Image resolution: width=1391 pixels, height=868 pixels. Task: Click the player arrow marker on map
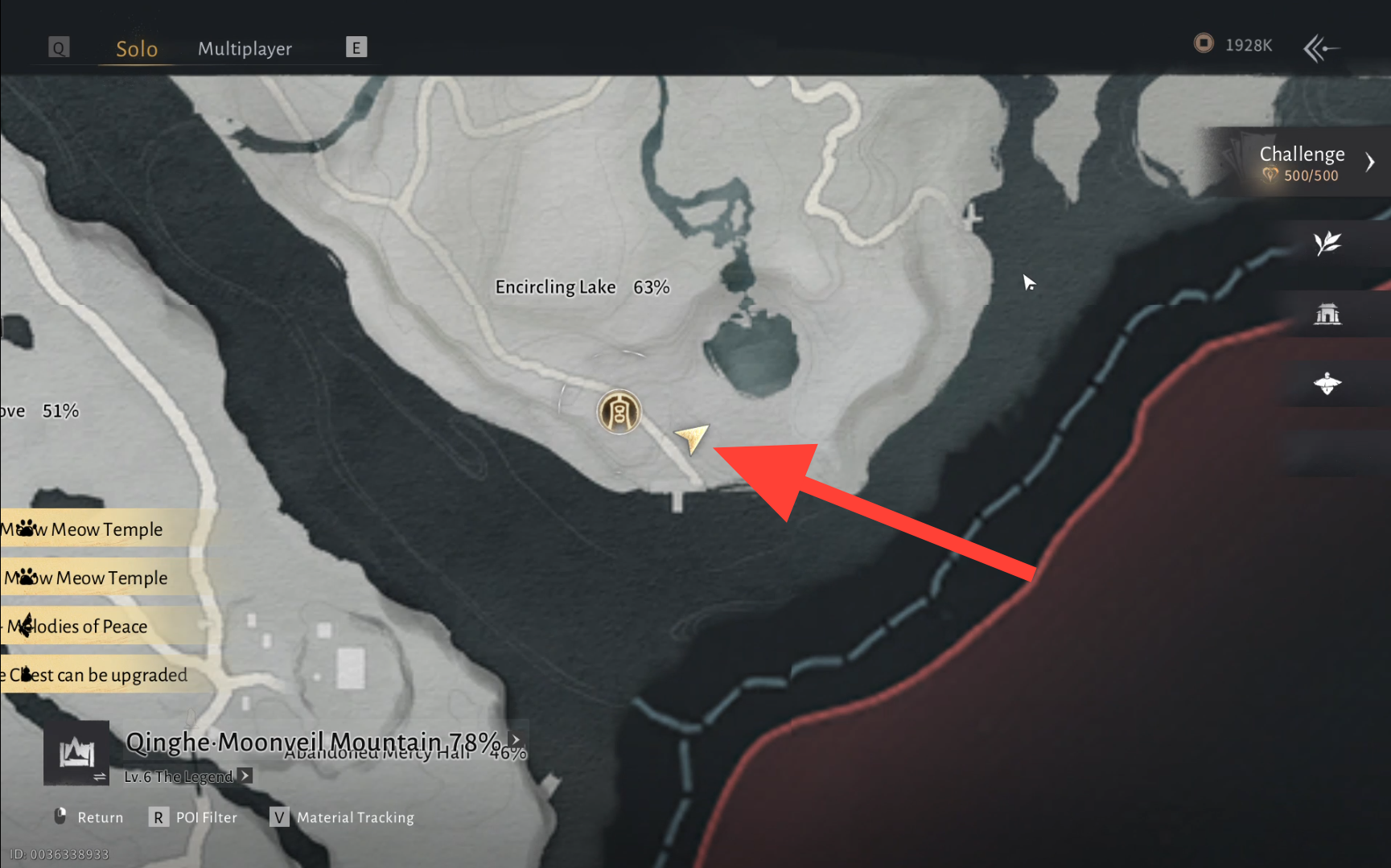click(691, 437)
